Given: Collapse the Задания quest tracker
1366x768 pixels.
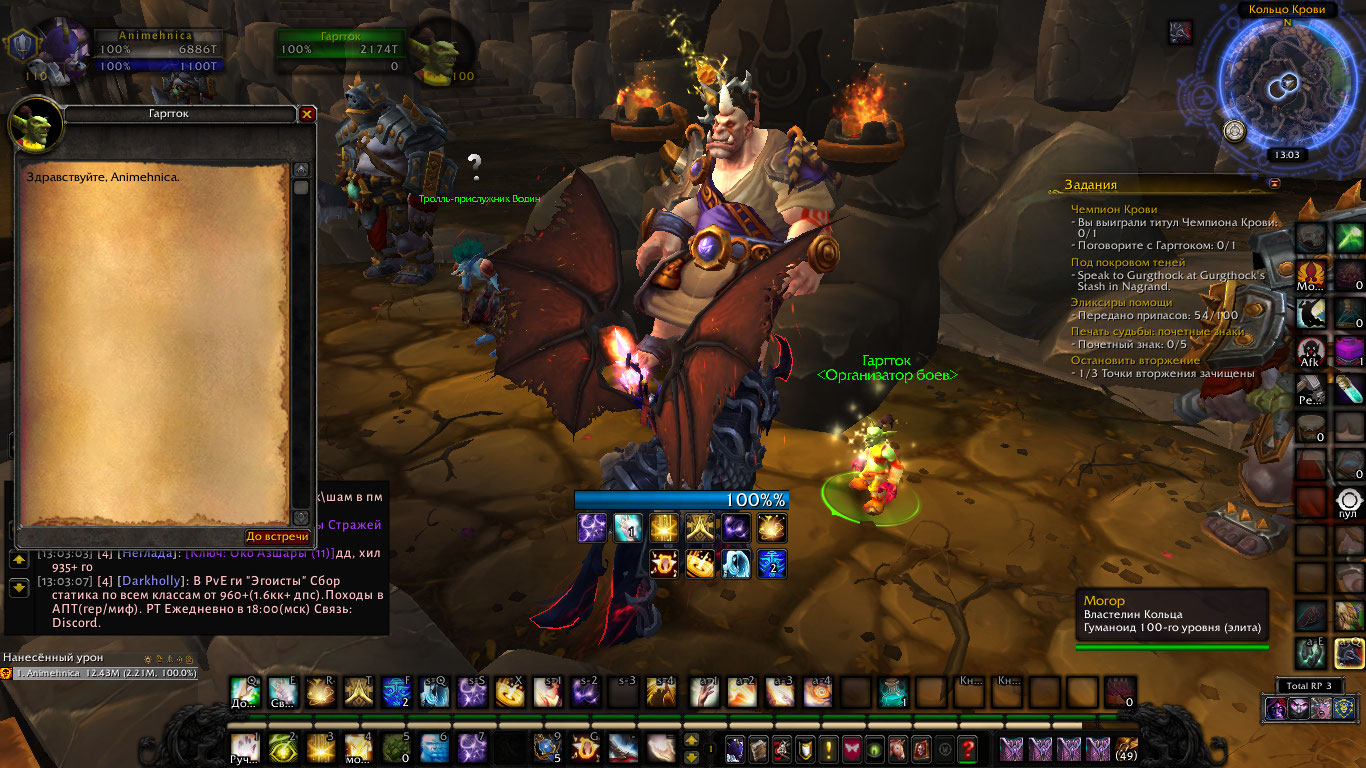Looking at the screenshot, I should coord(1274,184).
